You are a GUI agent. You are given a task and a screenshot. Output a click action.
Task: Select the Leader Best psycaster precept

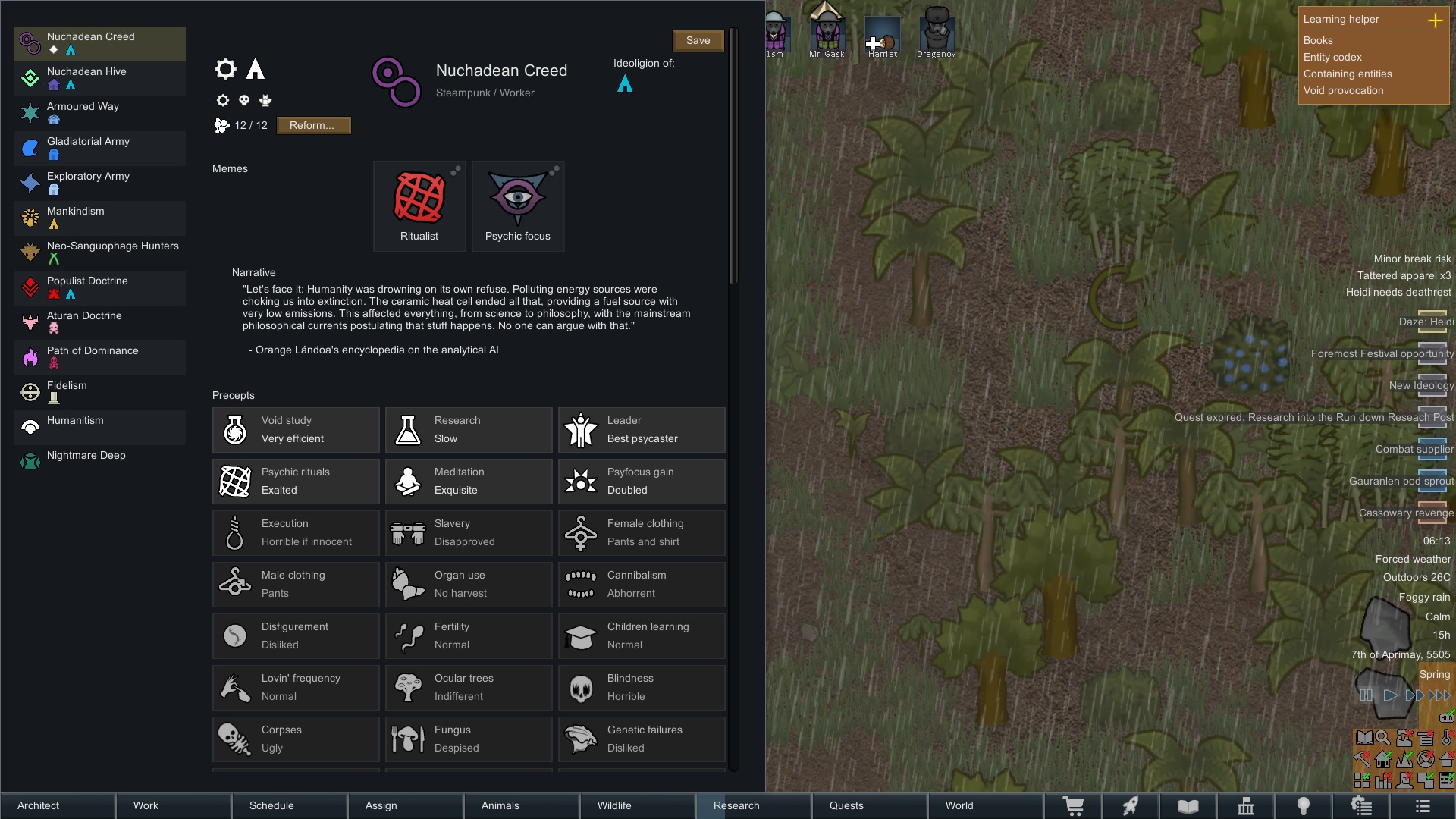642,430
